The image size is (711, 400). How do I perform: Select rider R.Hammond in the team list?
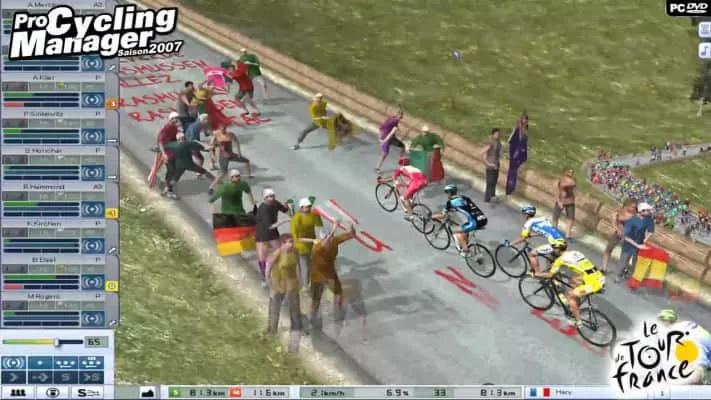[x=45, y=186]
